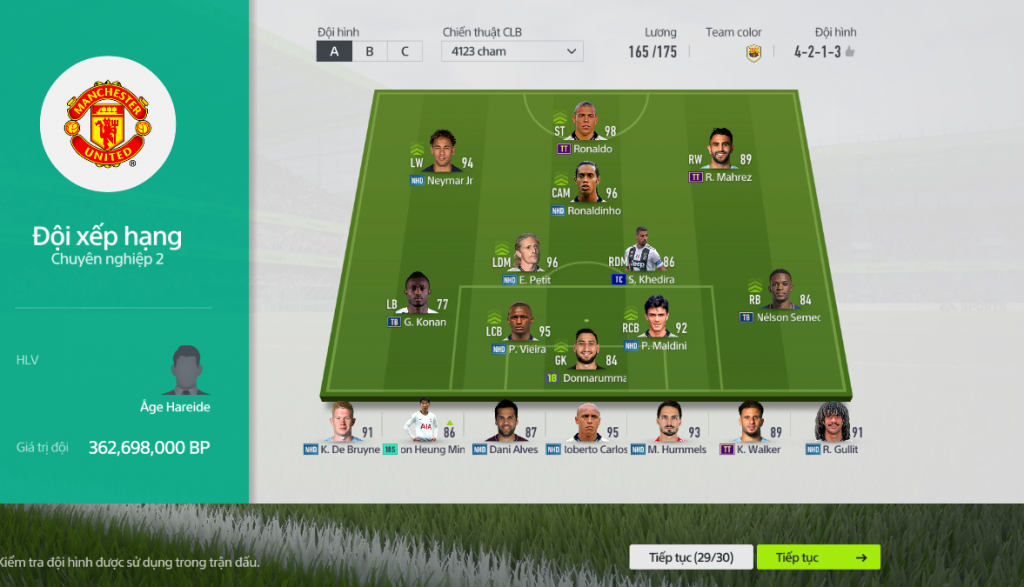Select left winger Neymar Jr
Image resolution: width=1024 pixels, height=587 pixels.
point(443,153)
